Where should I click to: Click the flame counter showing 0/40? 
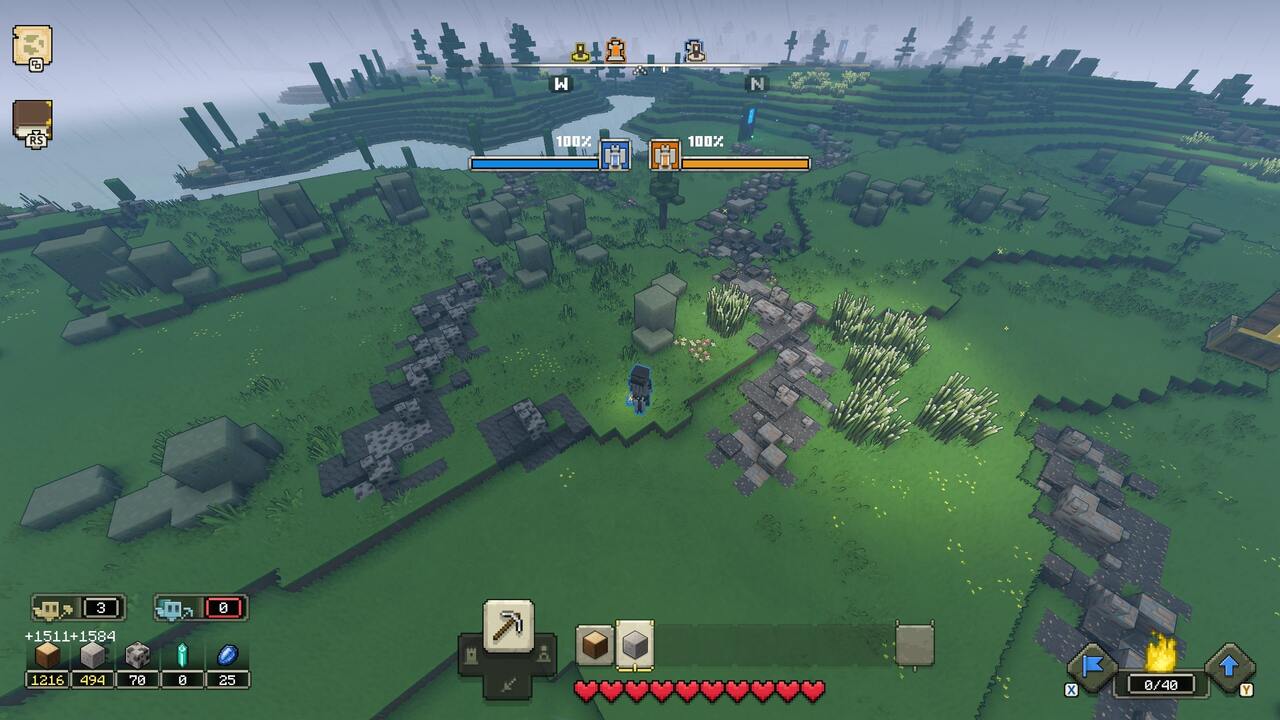[1160, 684]
